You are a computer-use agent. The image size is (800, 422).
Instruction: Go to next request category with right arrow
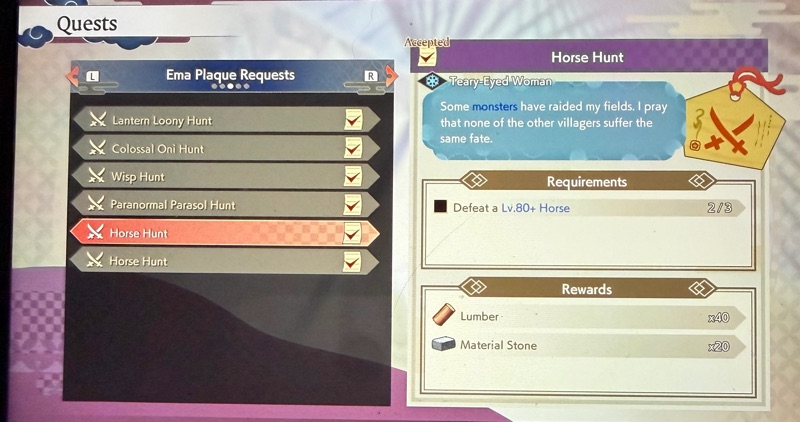[x=389, y=76]
